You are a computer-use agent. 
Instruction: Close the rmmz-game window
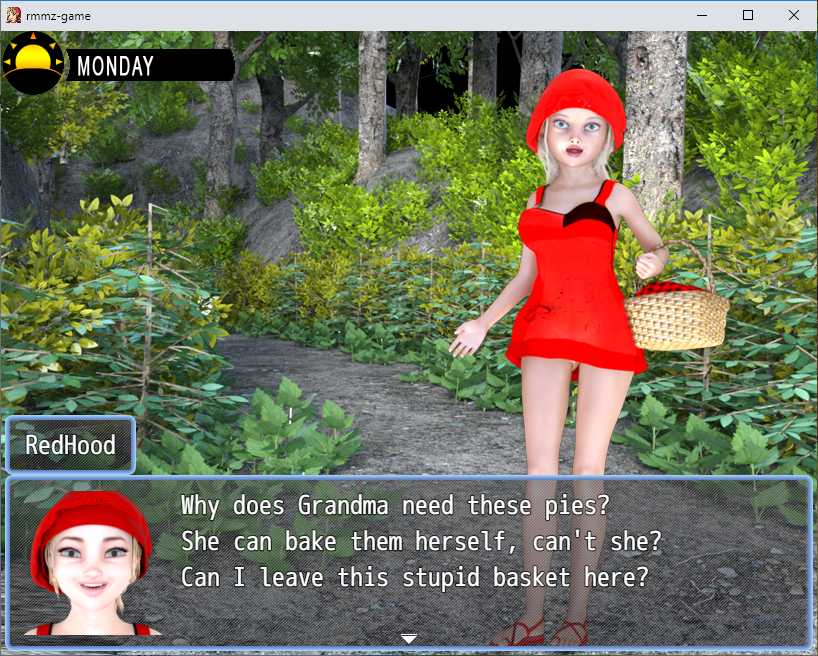click(794, 15)
